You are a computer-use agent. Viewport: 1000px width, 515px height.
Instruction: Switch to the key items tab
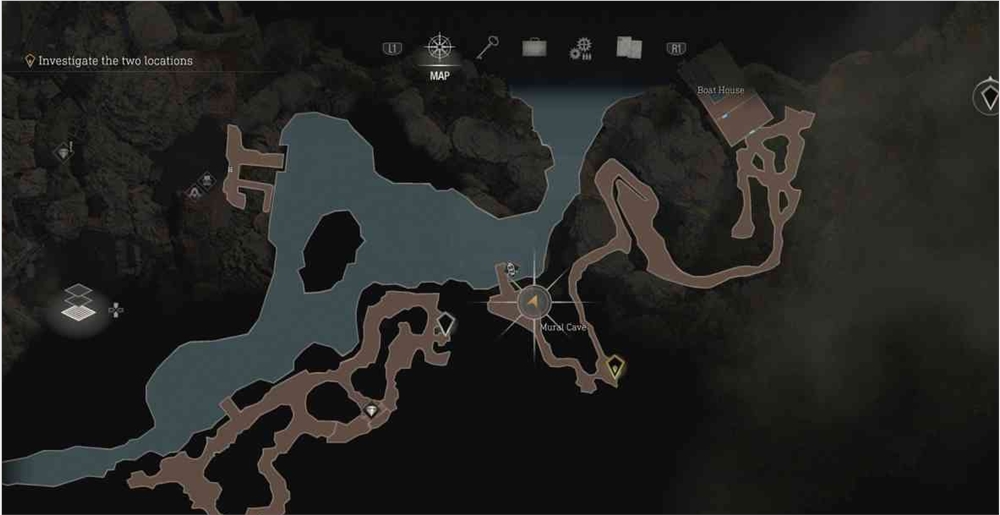pyautogui.click(x=488, y=47)
